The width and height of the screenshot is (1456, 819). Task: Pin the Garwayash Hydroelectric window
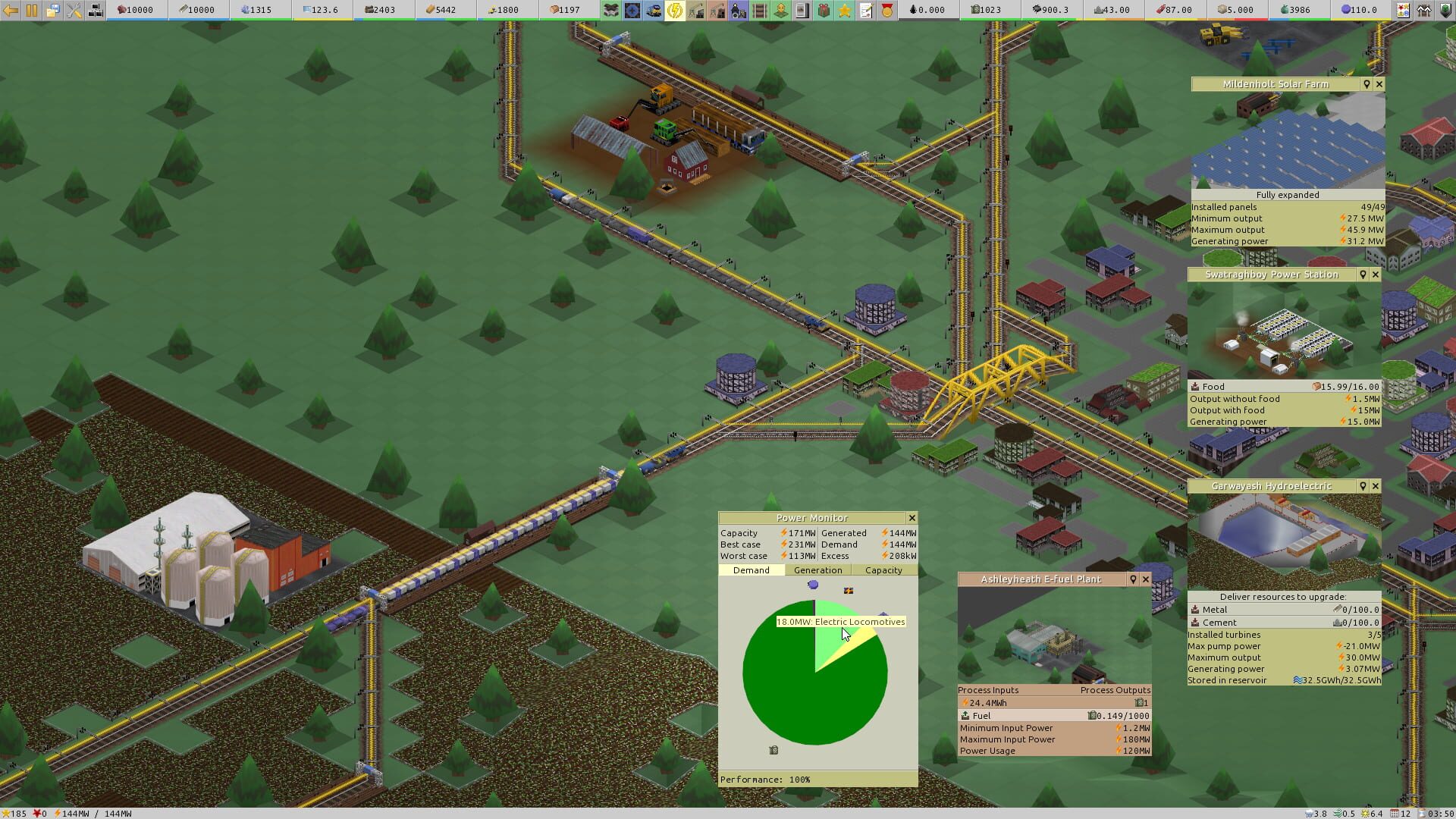(x=1363, y=486)
